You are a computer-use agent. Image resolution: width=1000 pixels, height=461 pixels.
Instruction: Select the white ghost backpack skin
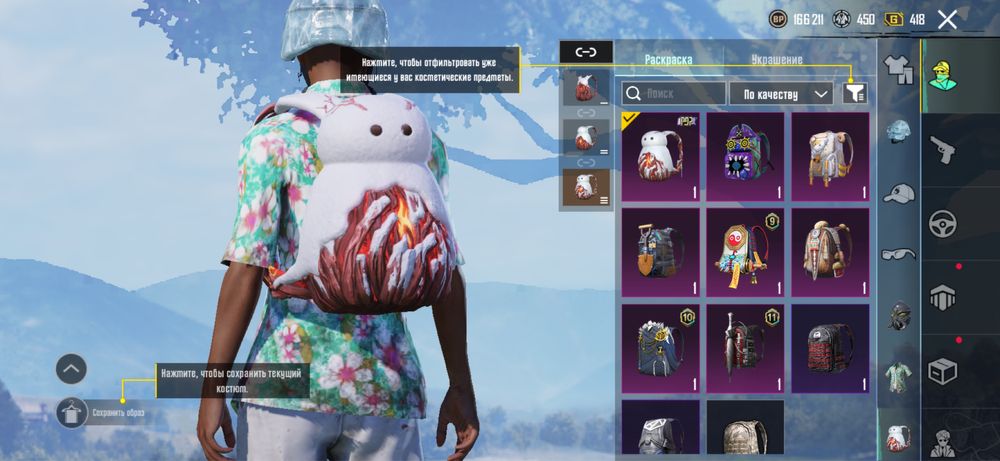(660, 151)
